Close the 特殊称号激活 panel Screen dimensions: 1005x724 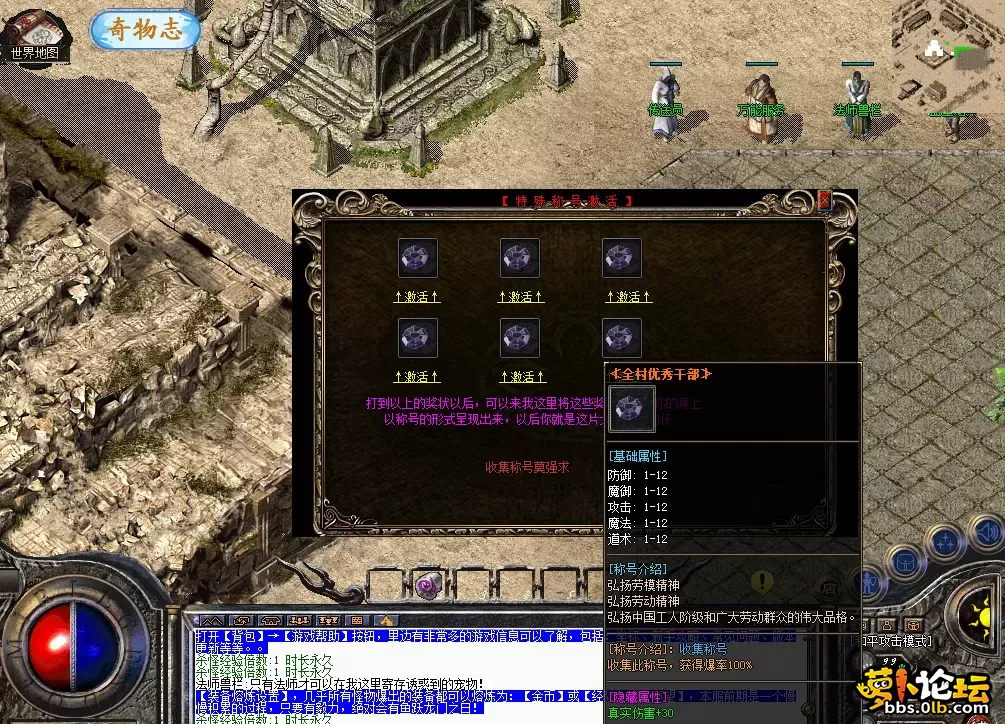(x=824, y=201)
